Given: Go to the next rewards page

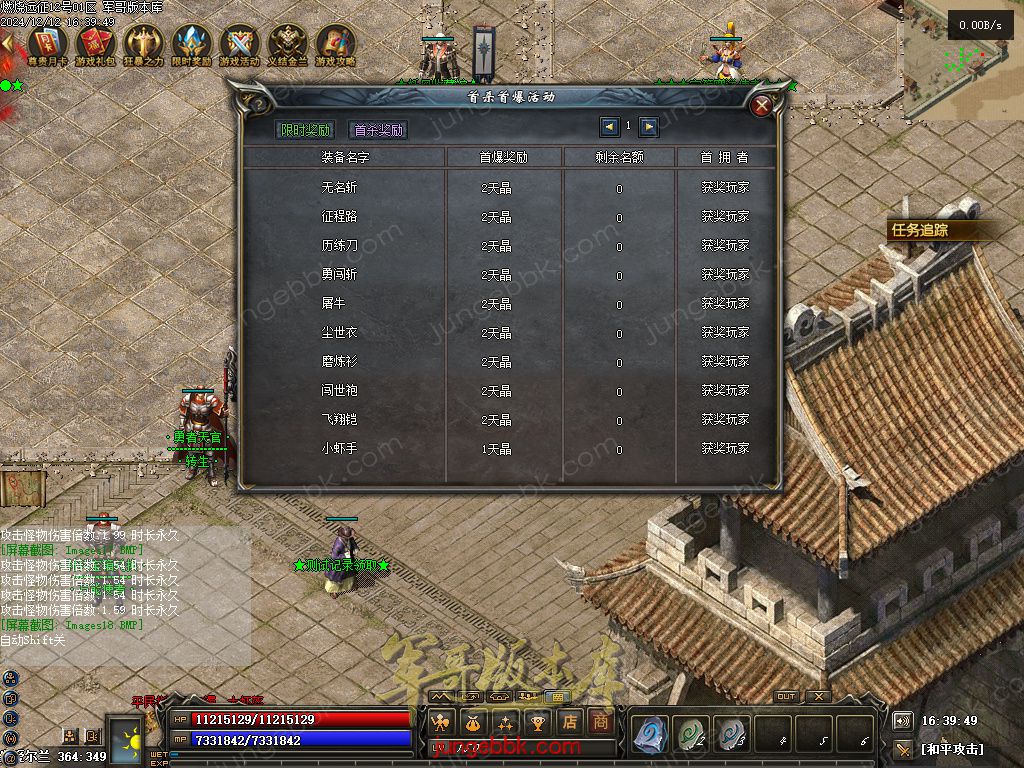Looking at the screenshot, I should 649,127.
